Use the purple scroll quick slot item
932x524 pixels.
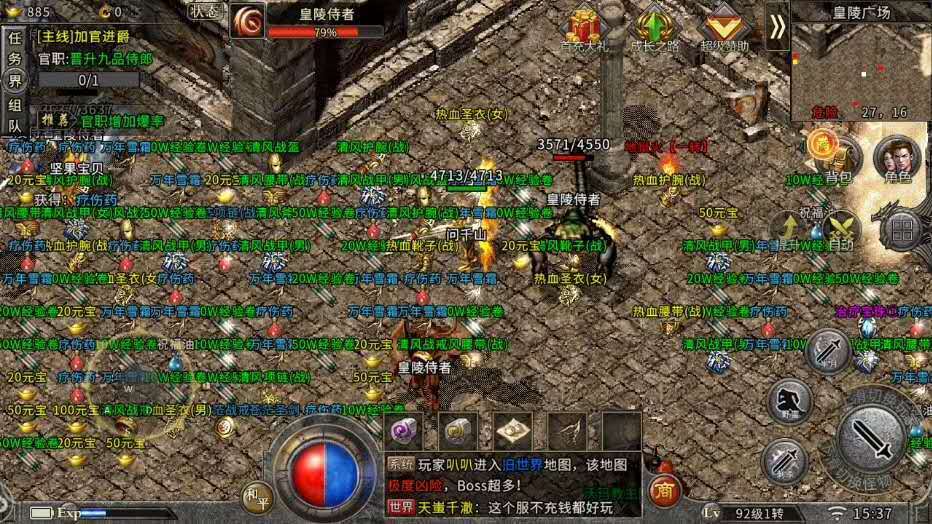(406, 432)
